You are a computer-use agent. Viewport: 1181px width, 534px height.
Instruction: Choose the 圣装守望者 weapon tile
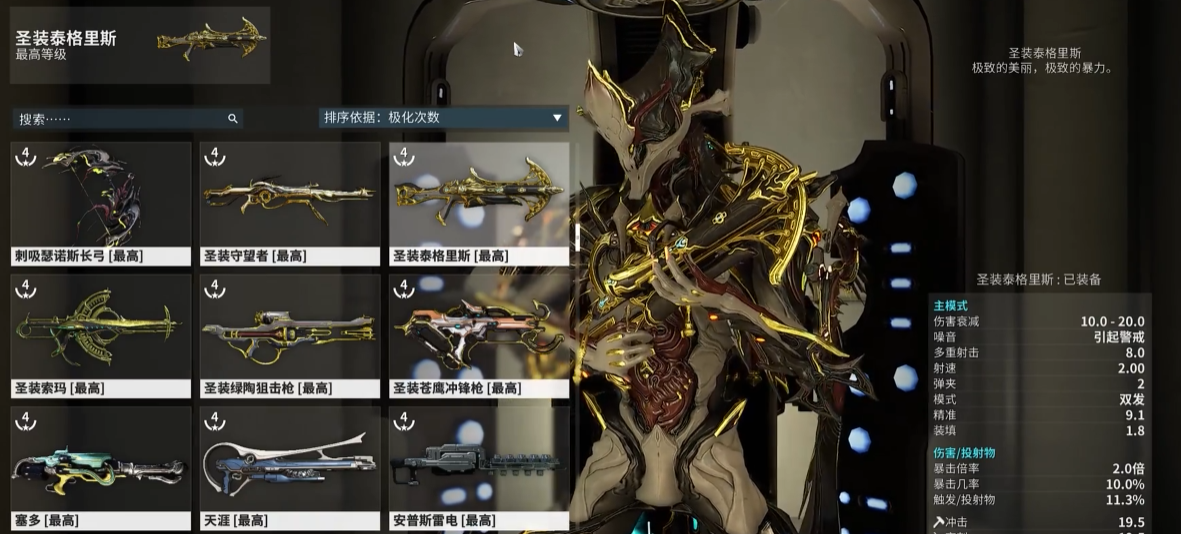pyautogui.click(x=290, y=203)
